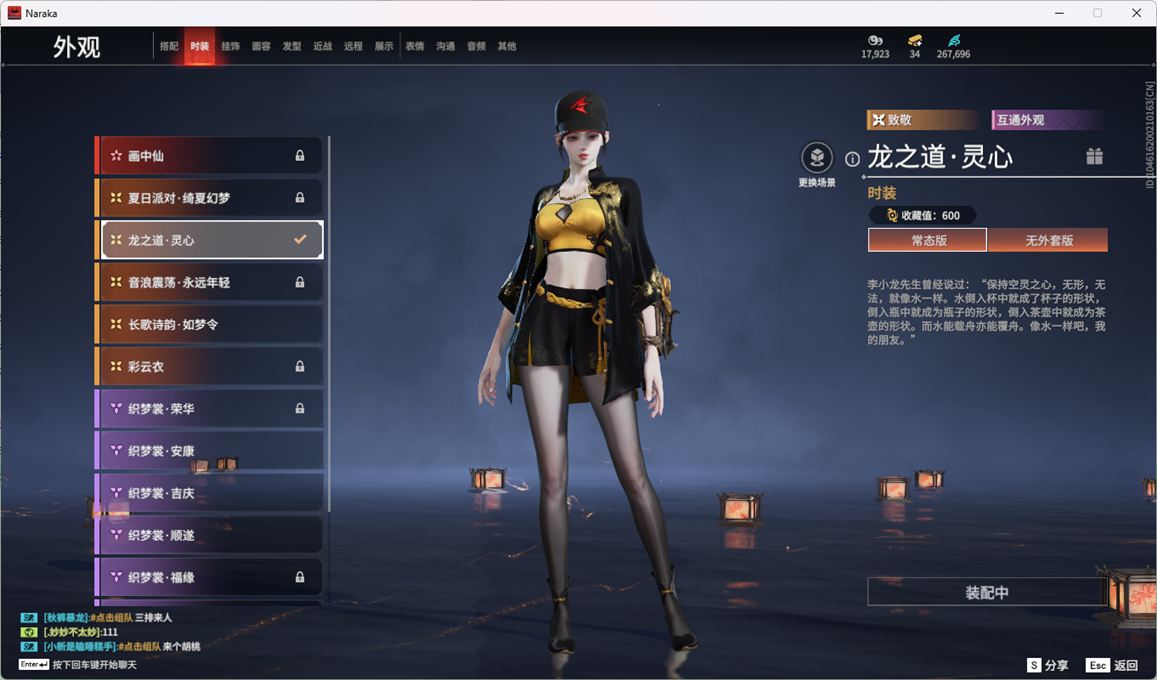
Task: Switch to the 搭配 tab
Action: [169, 46]
